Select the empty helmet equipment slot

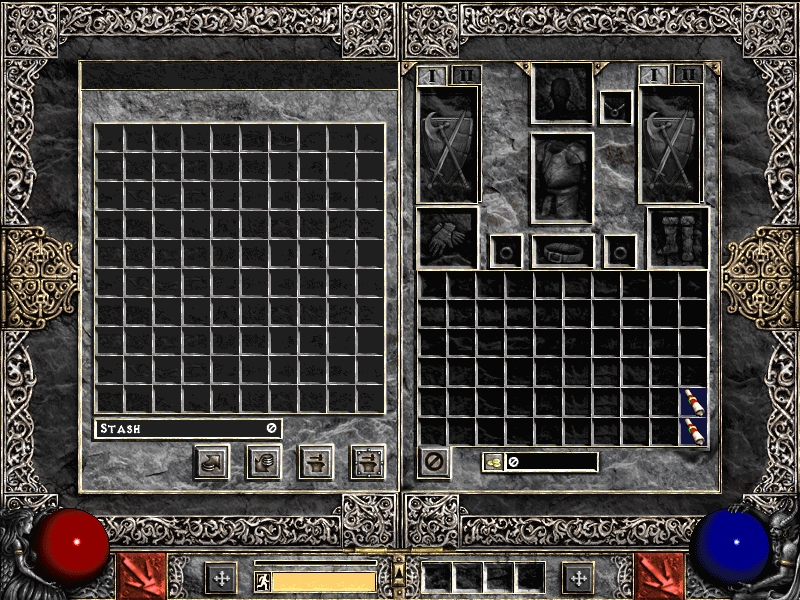561,93
